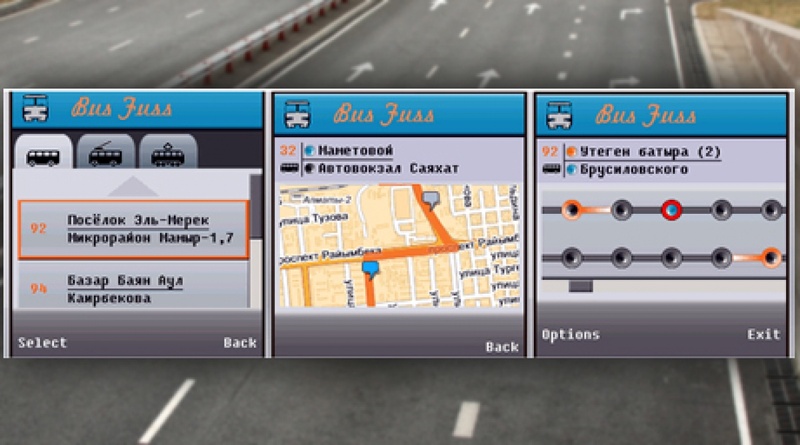This screenshot has height=445, width=800.
Task: Switch to the trolleybus tab
Action: click(x=105, y=156)
